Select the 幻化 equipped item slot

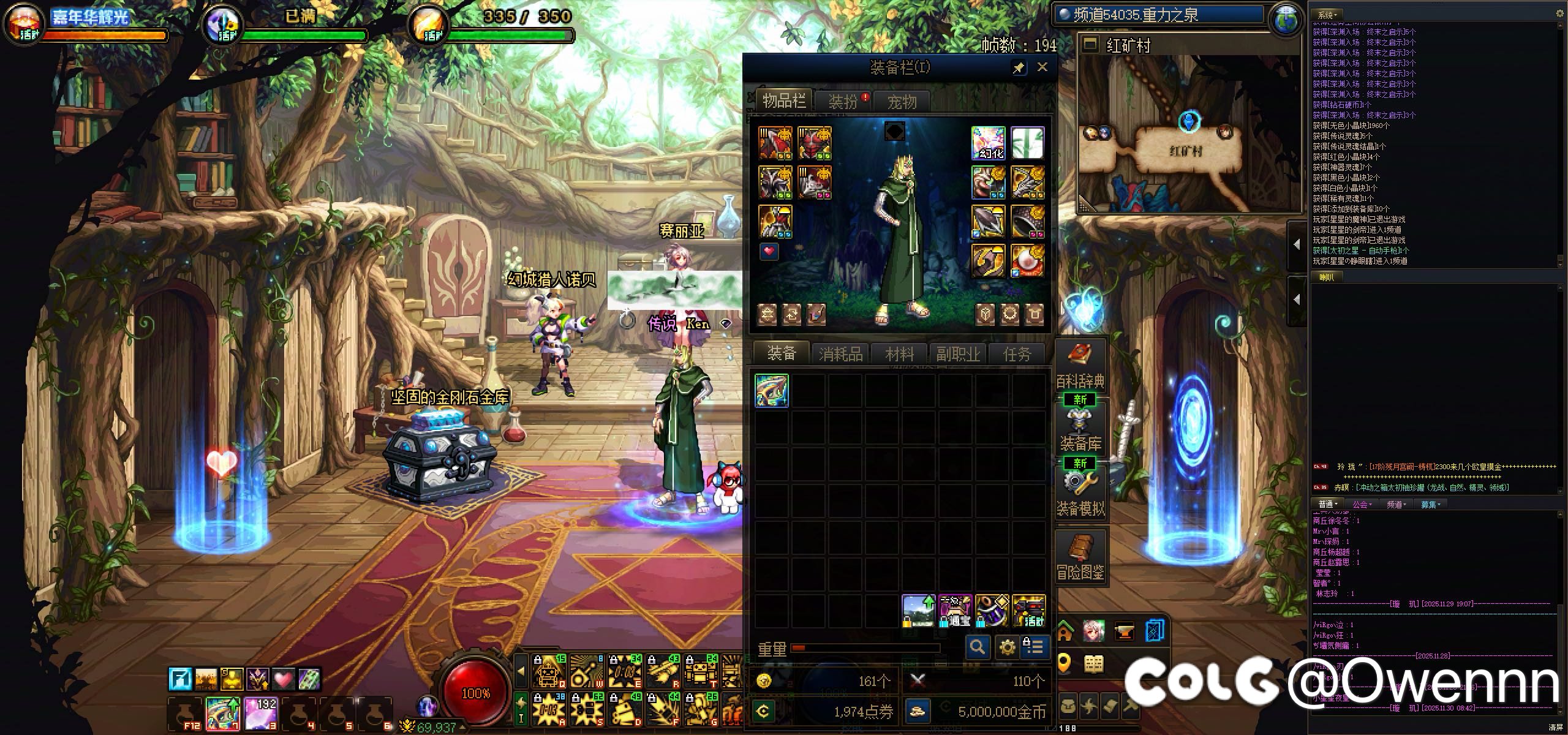pyautogui.click(x=988, y=143)
